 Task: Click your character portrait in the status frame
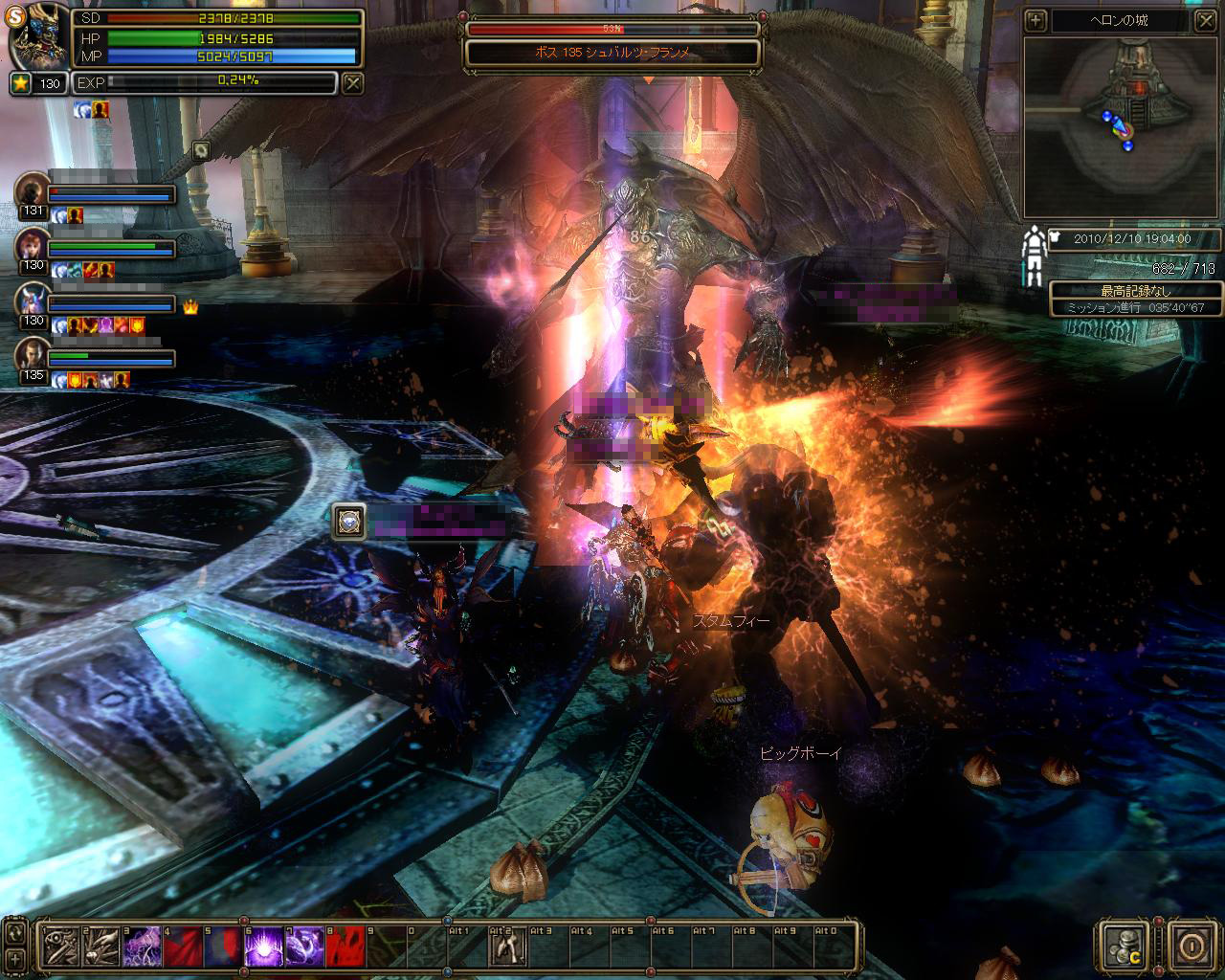[x=40, y=38]
